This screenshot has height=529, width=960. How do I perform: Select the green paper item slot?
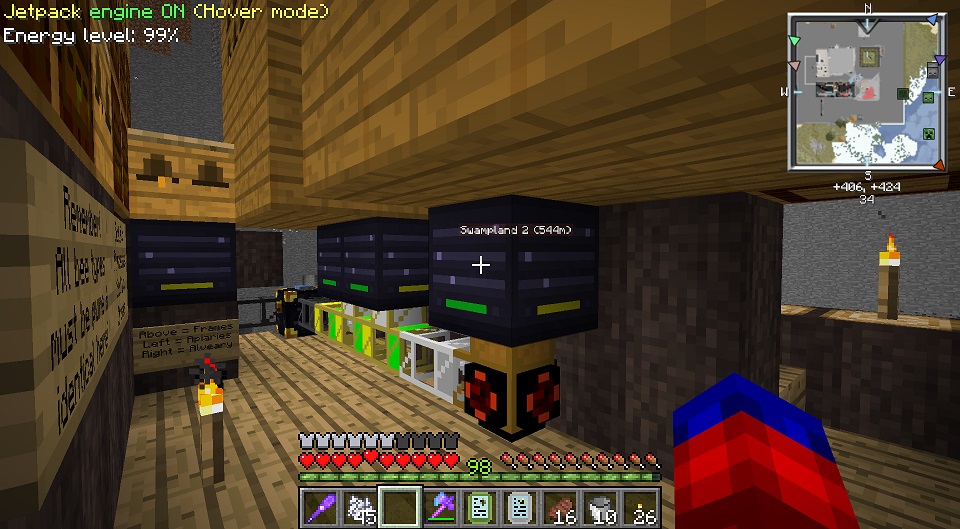(479, 506)
